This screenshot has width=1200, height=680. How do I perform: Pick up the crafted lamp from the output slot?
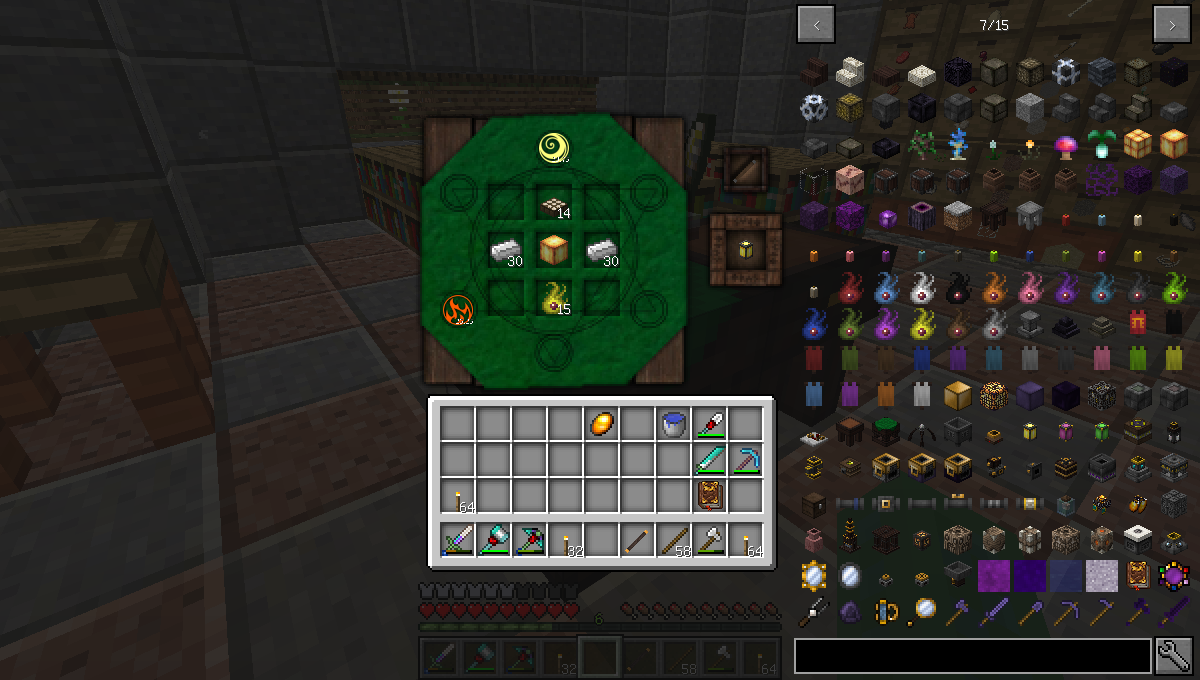coord(746,249)
